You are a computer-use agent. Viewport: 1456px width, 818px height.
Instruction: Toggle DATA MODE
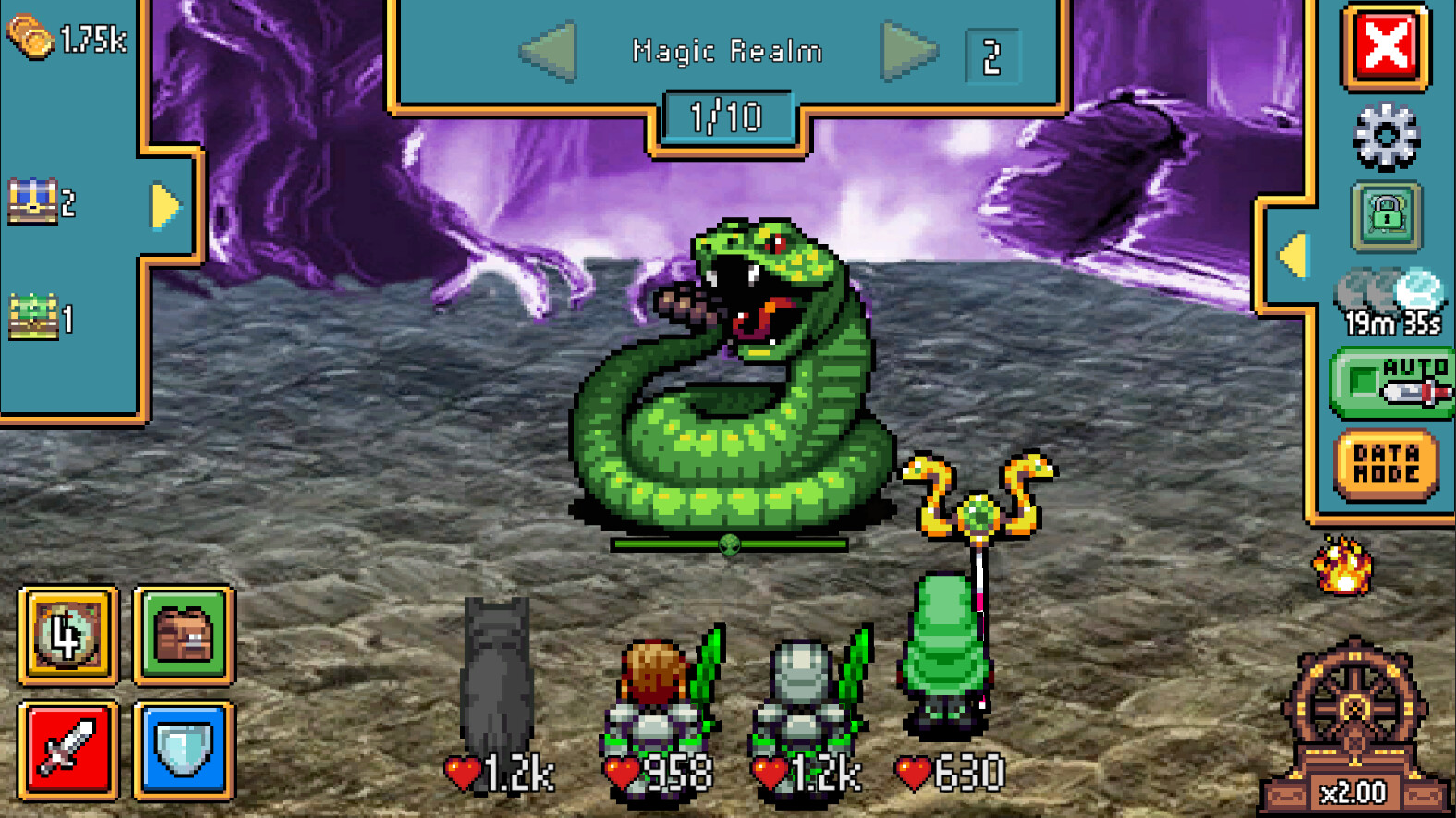click(x=1386, y=459)
